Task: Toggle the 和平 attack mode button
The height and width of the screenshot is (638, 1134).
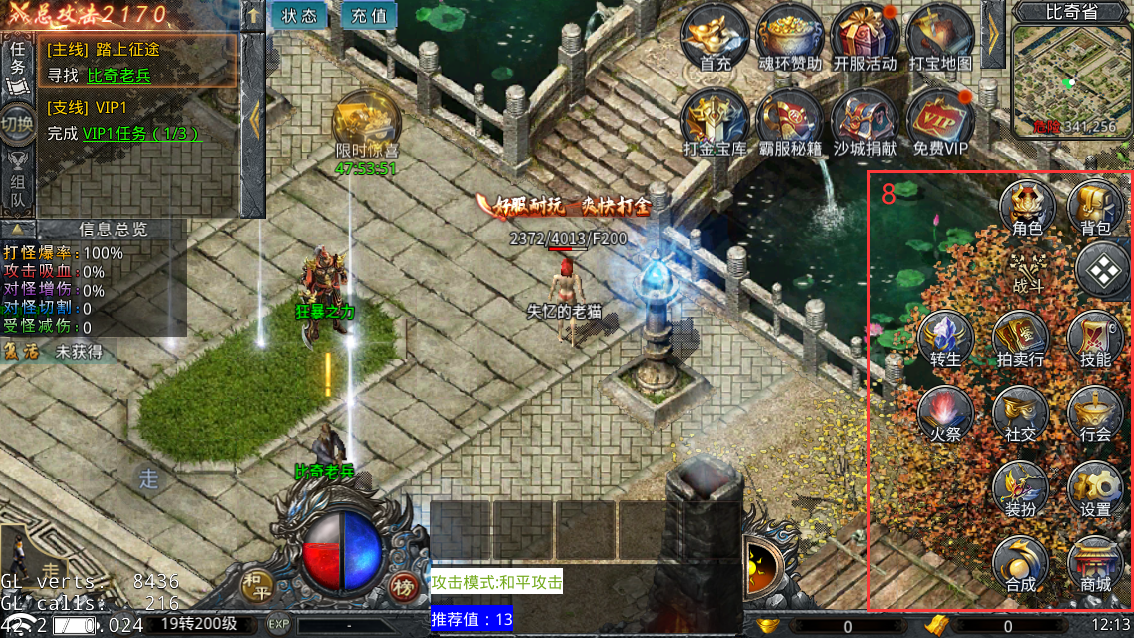Action: pos(257,583)
